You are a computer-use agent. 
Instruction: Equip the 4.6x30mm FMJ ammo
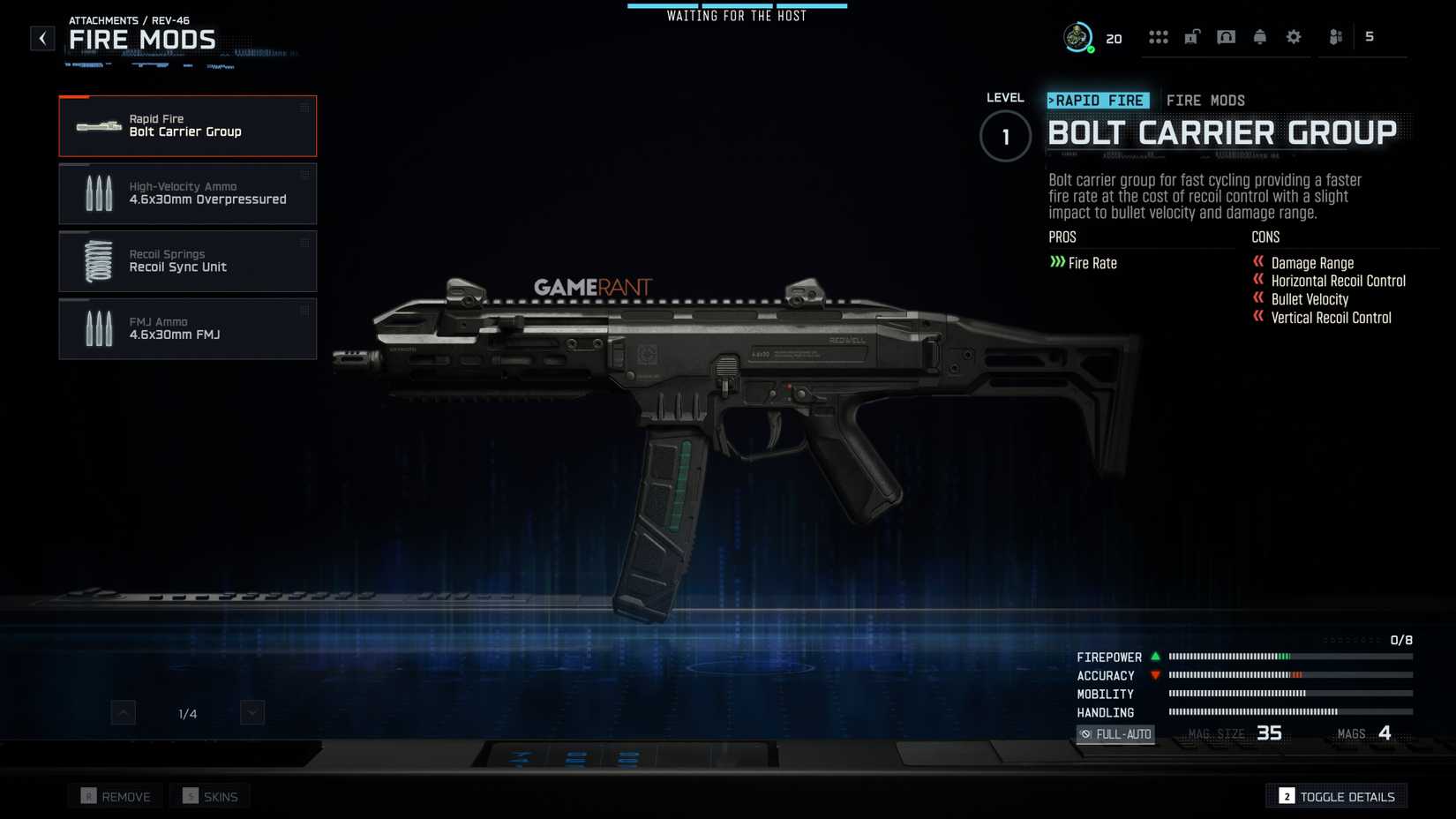tap(188, 328)
